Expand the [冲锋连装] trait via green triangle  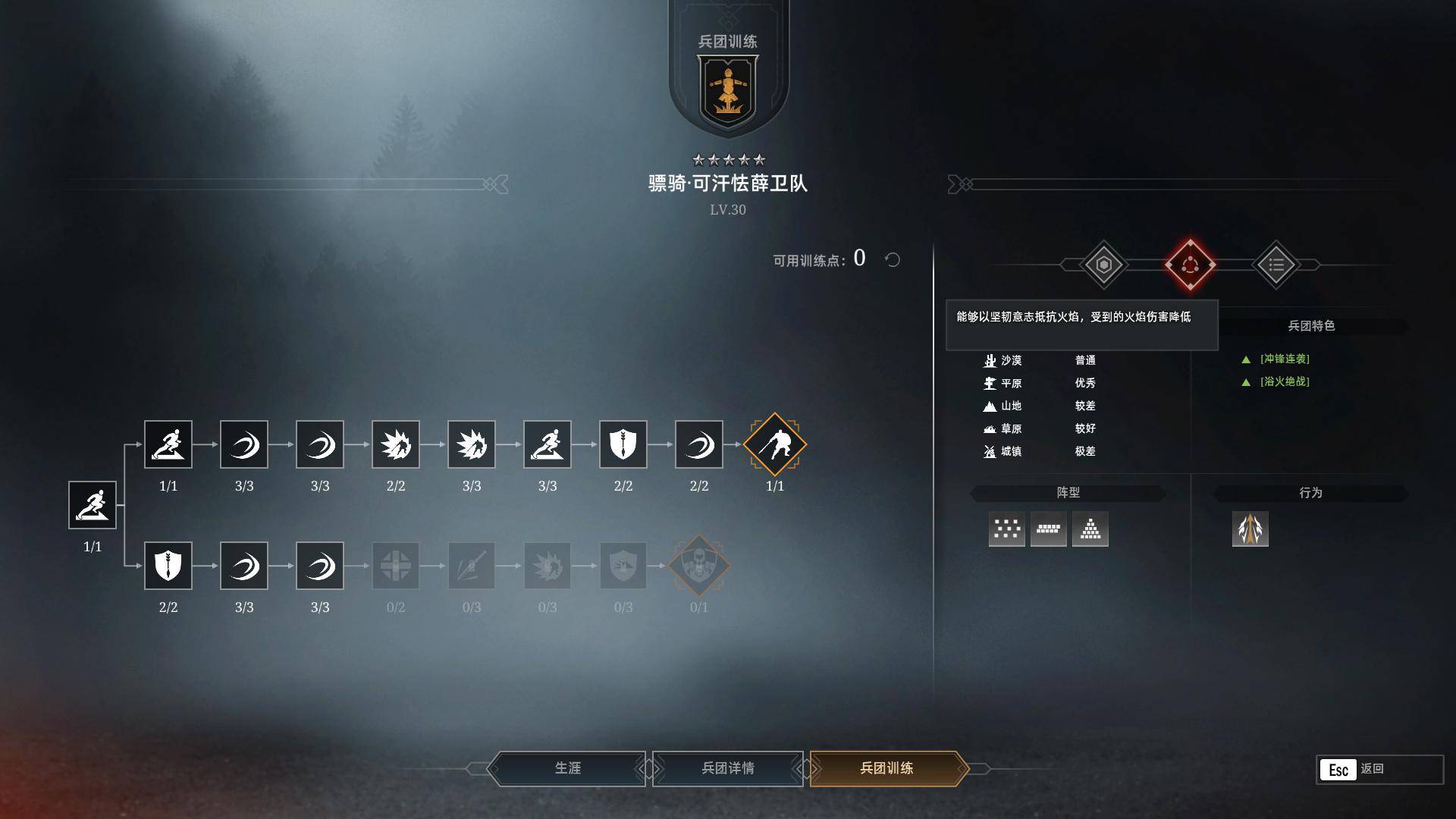(x=1247, y=359)
